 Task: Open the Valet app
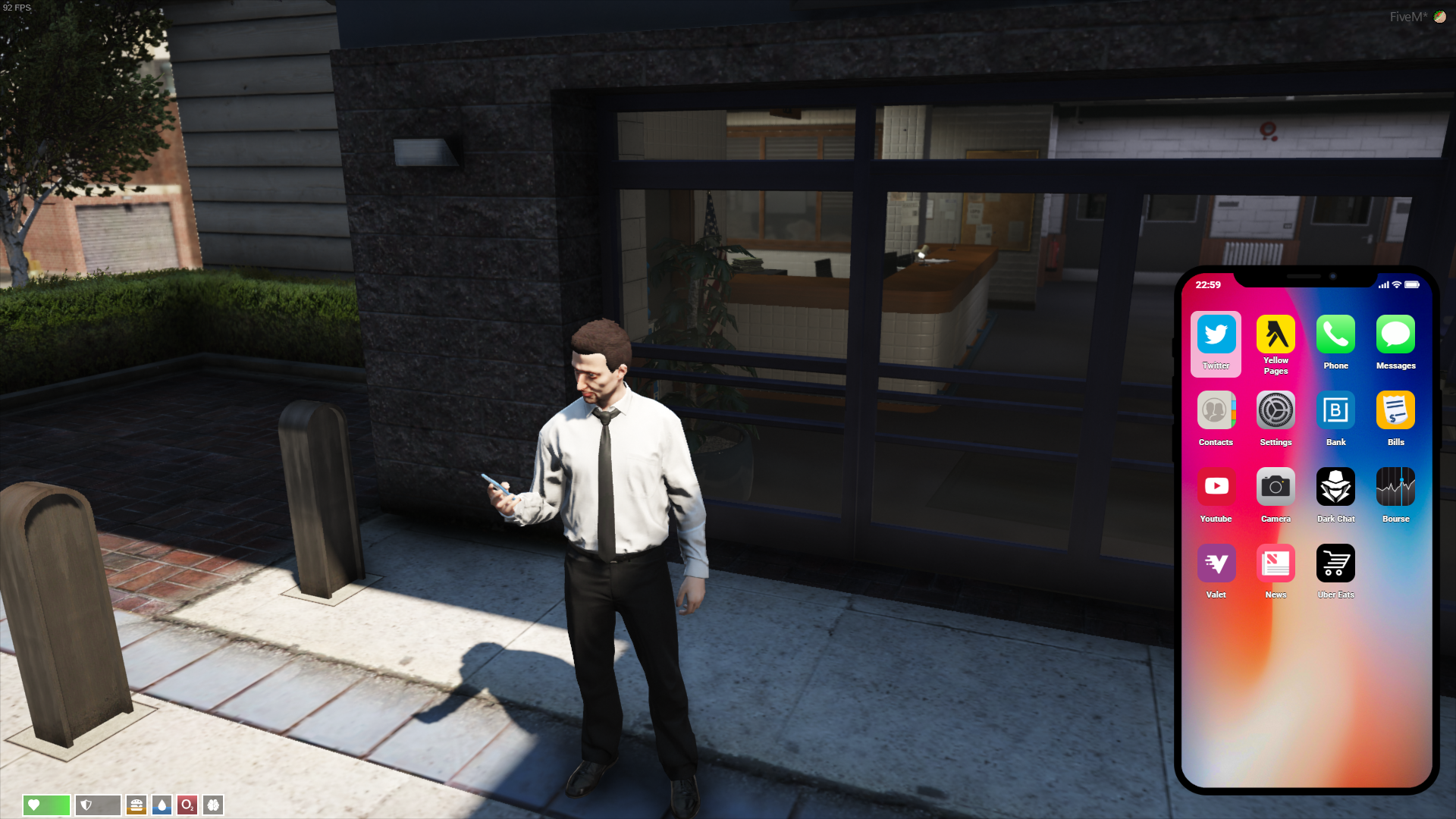click(x=1216, y=564)
